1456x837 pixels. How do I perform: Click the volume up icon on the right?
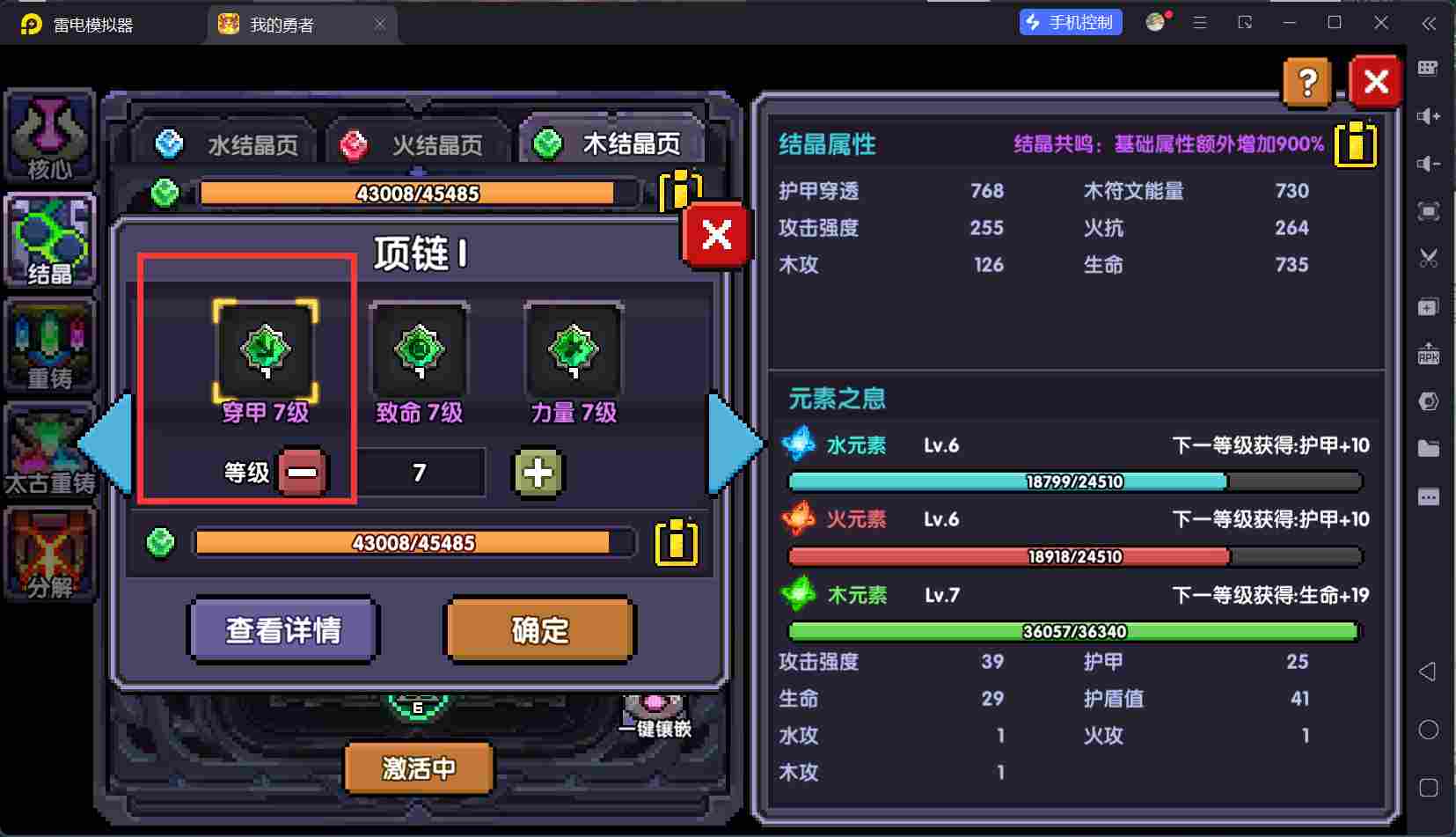(1430, 115)
